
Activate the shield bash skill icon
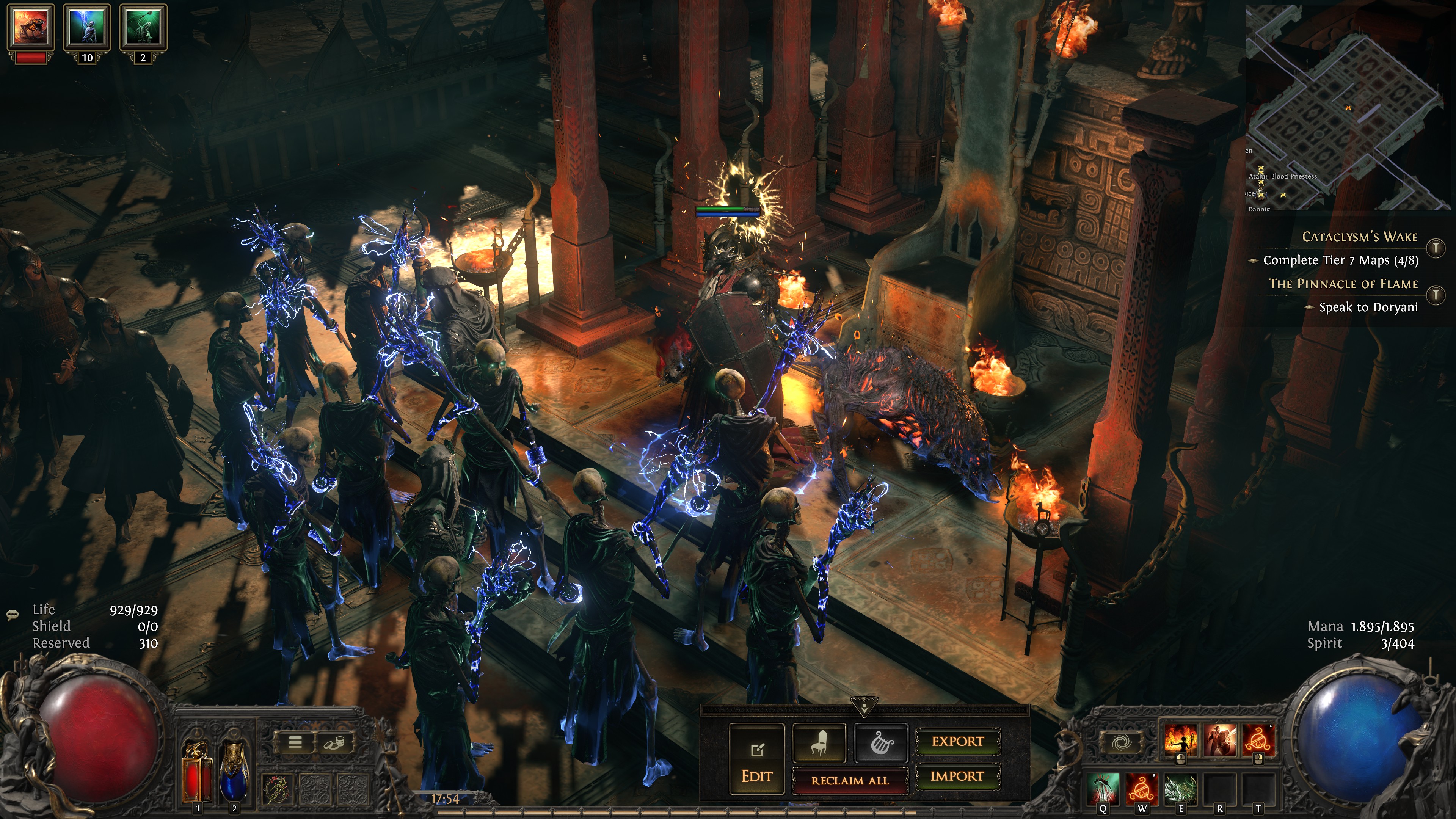[x=1220, y=740]
